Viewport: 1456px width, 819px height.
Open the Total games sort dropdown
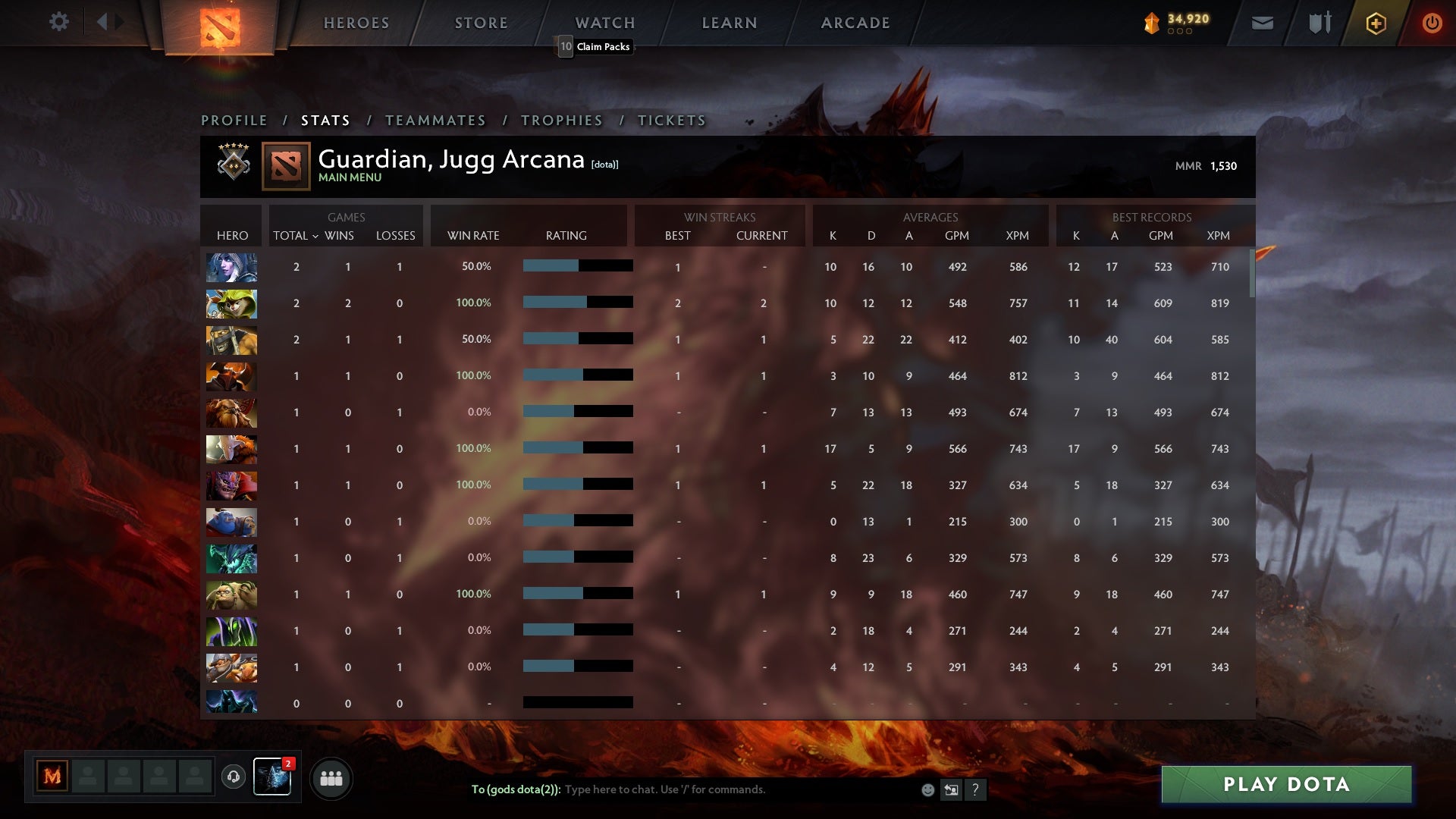(296, 236)
